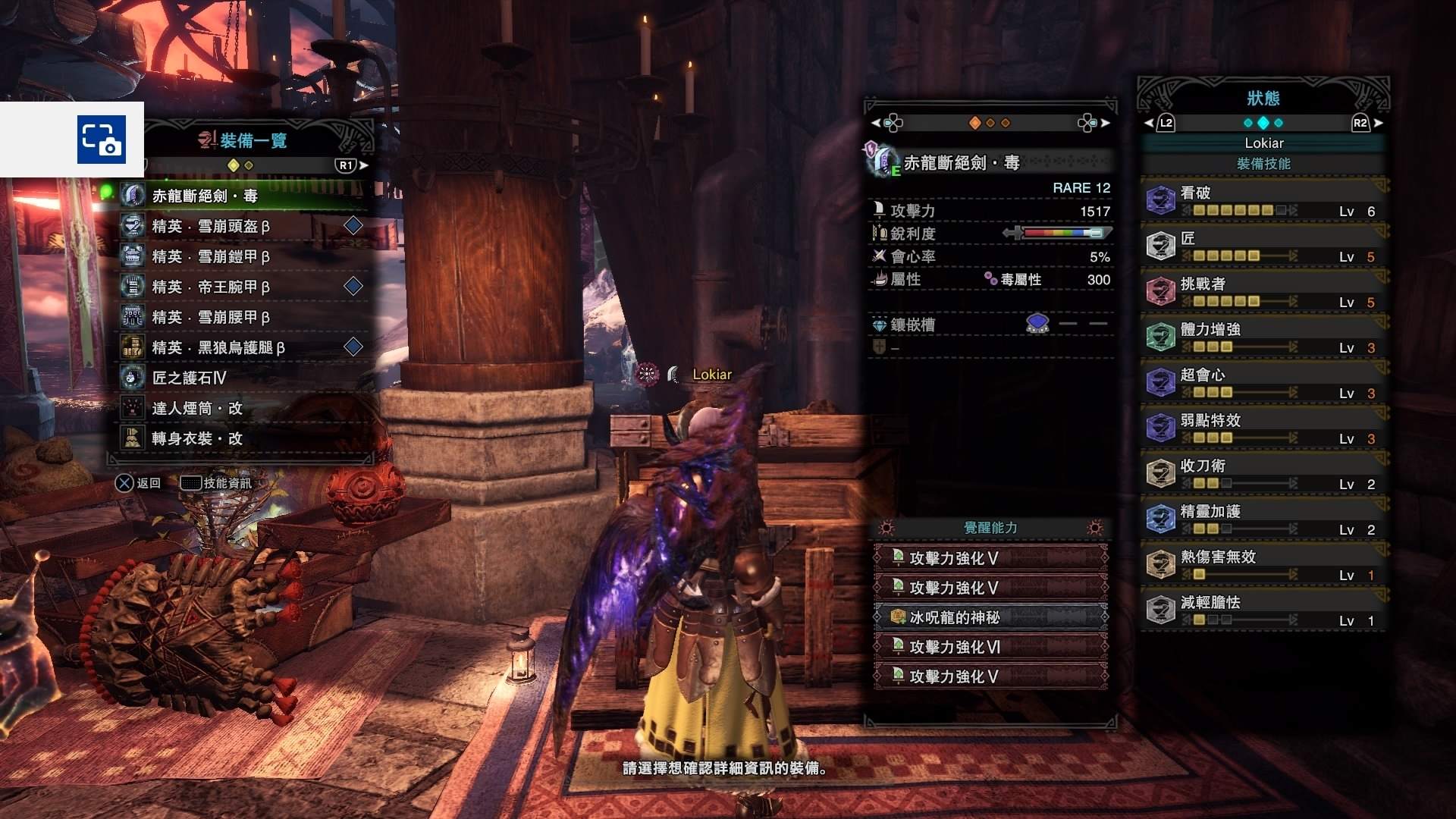Choose 精英・雪崩頭盔β in the equipment list
Image resolution: width=1456 pixels, height=819 pixels.
pyautogui.click(x=243, y=226)
